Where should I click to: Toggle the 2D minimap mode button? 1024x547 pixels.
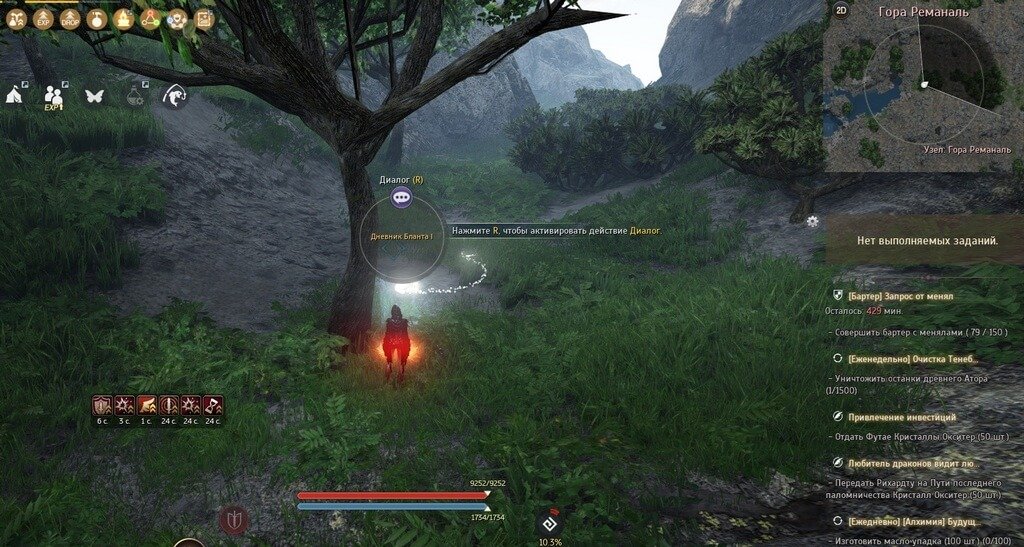coord(841,11)
